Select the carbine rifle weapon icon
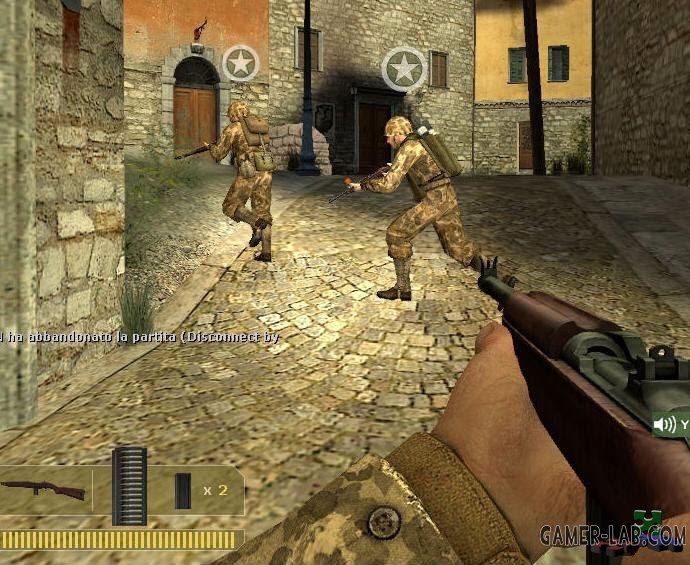The height and width of the screenshot is (565, 690). [42, 490]
